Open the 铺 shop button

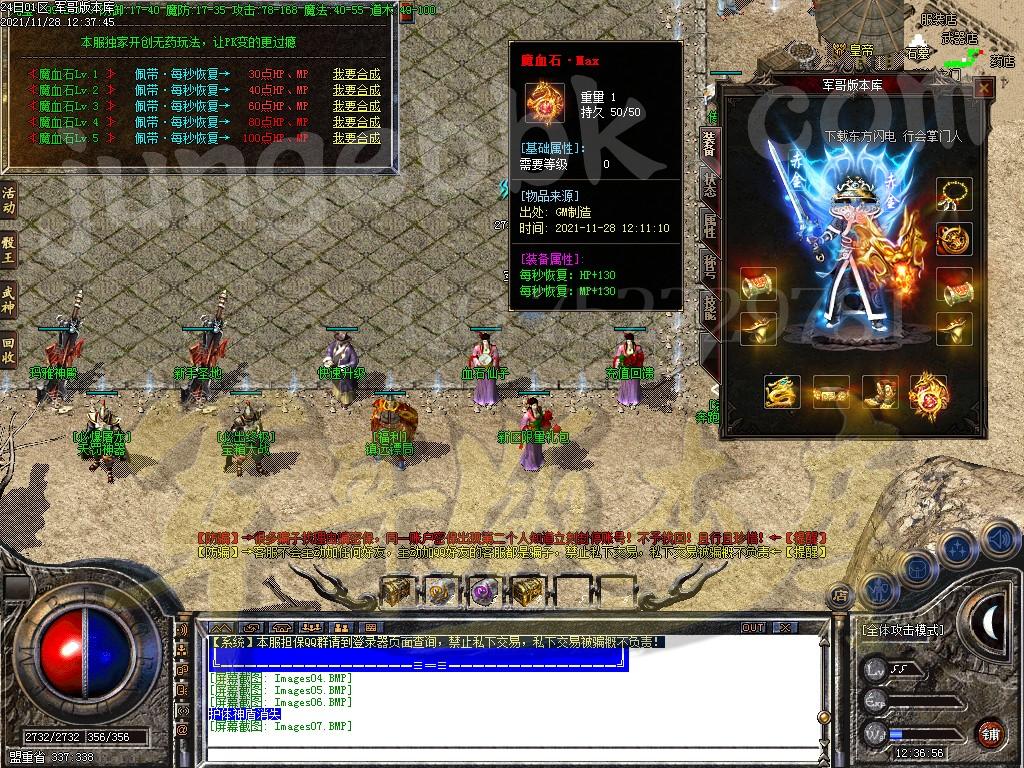coord(988,732)
